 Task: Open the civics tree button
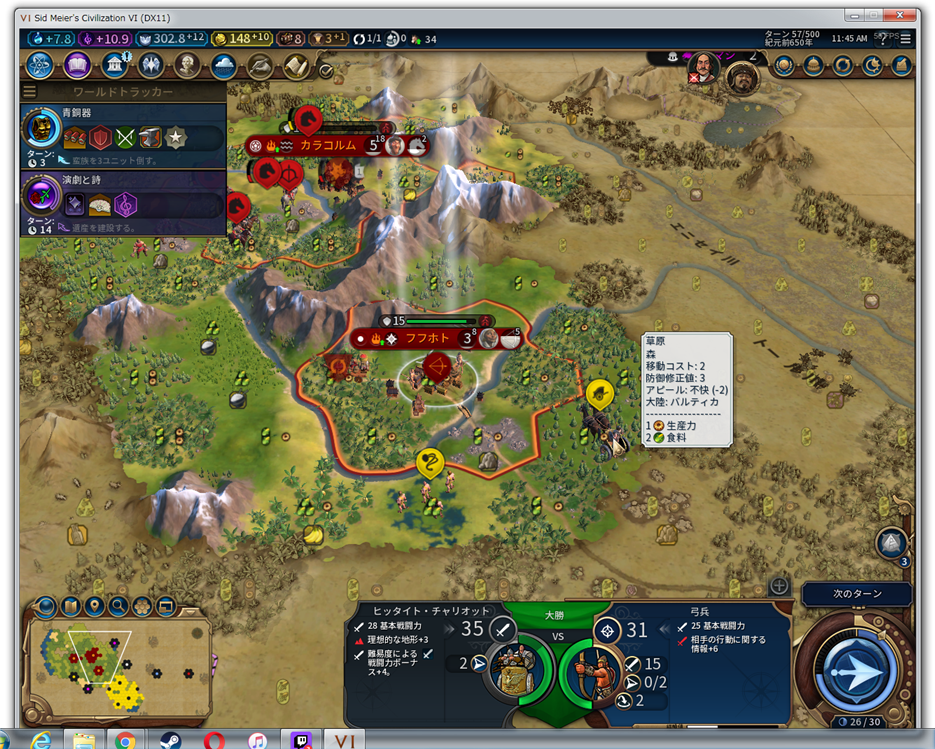(x=78, y=66)
